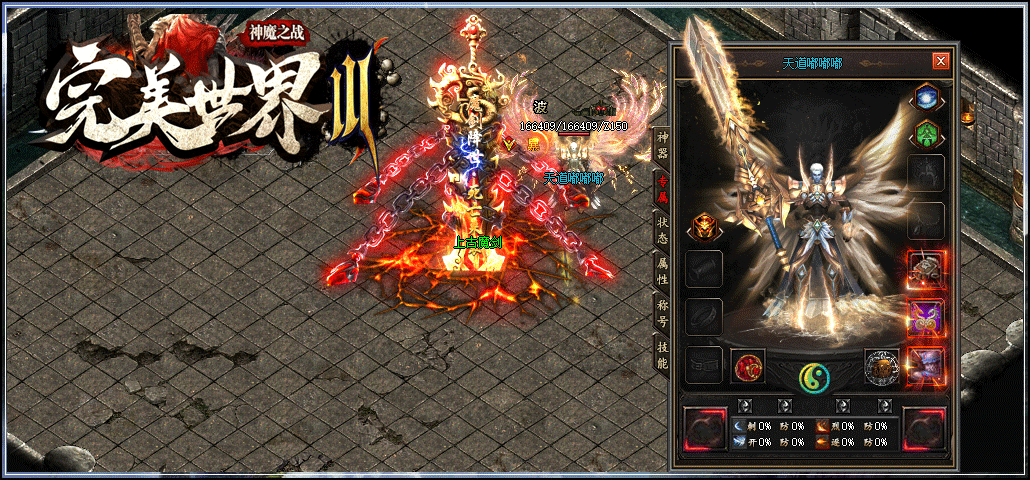Click the purple-haired character slot
Screen dimensions: 1030x480
coord(925,364)
